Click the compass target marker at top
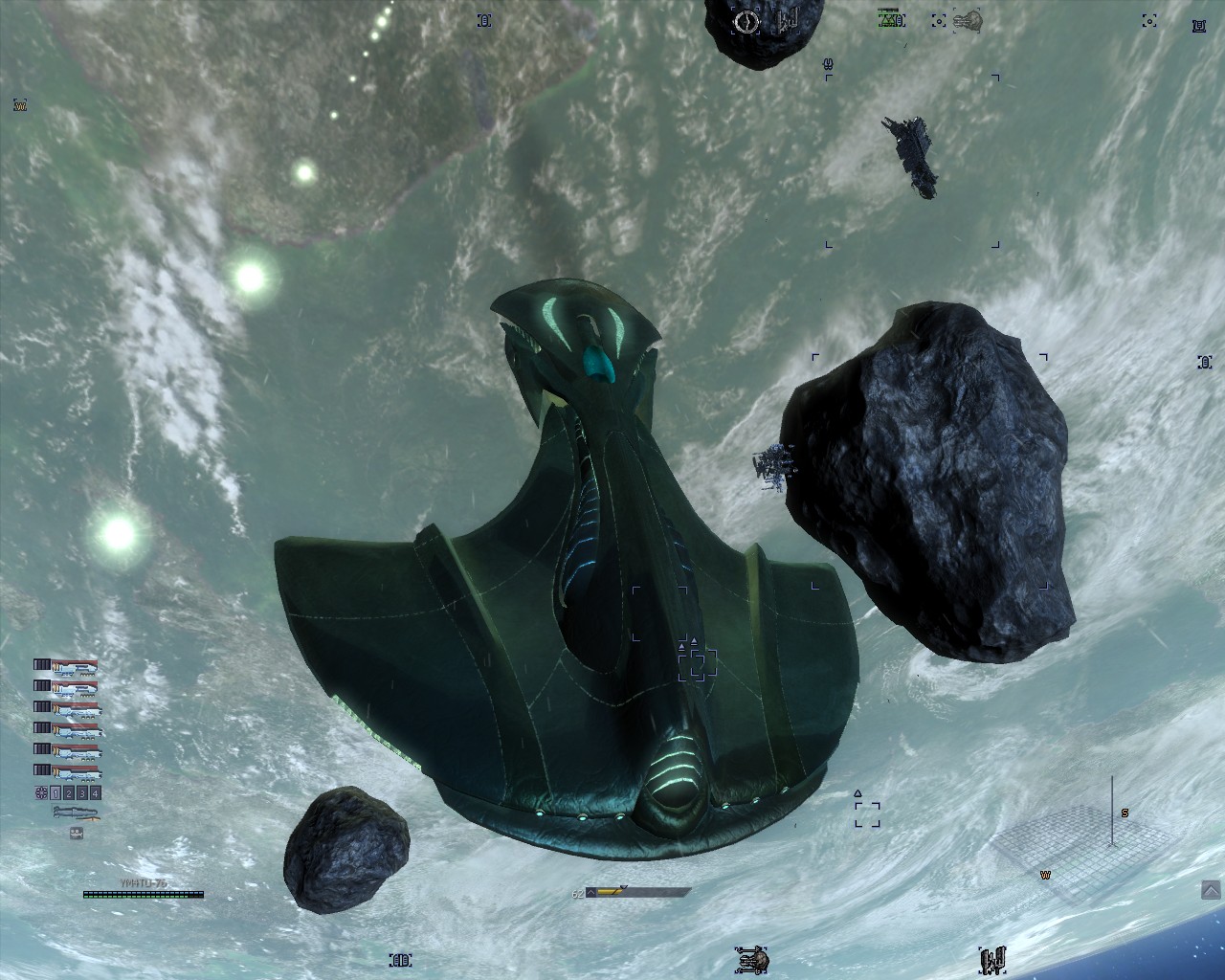 pos(746,21)
